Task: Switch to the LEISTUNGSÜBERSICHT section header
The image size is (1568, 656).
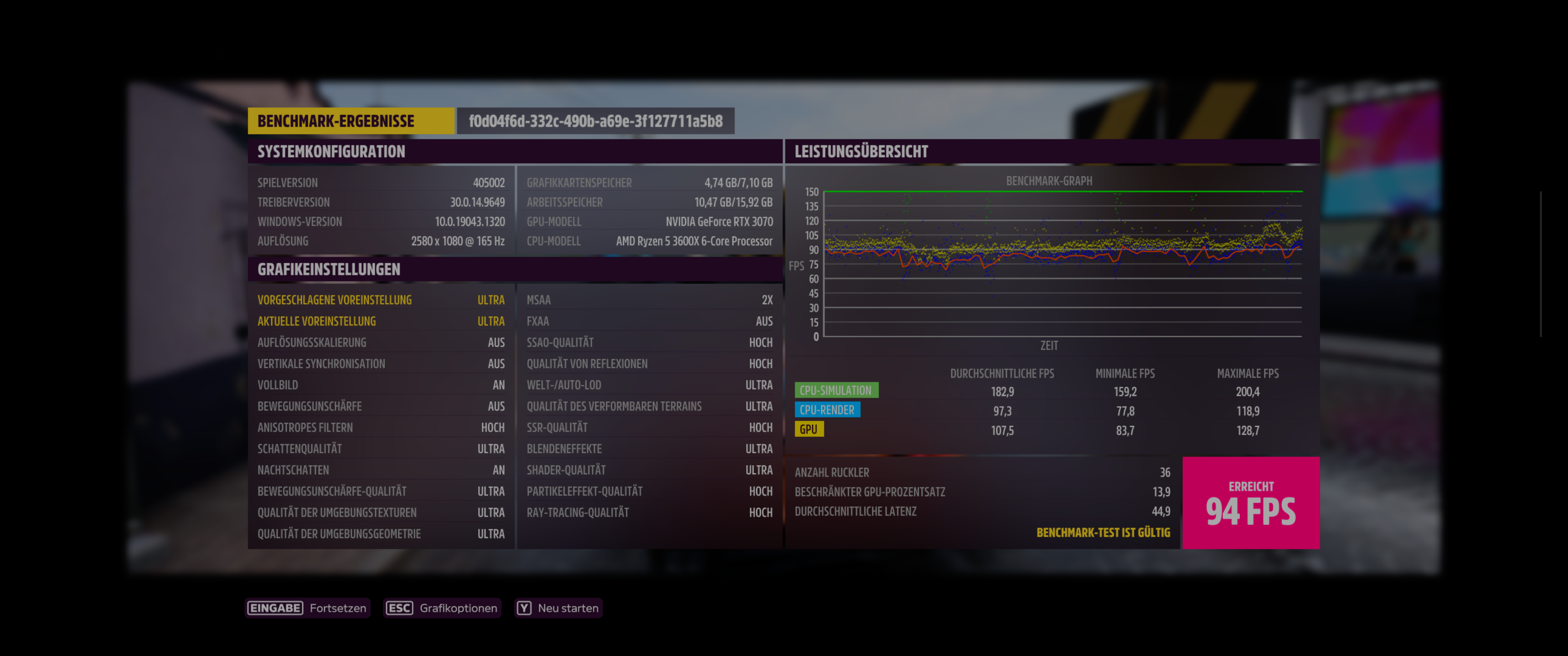Action: click(861, 152)
